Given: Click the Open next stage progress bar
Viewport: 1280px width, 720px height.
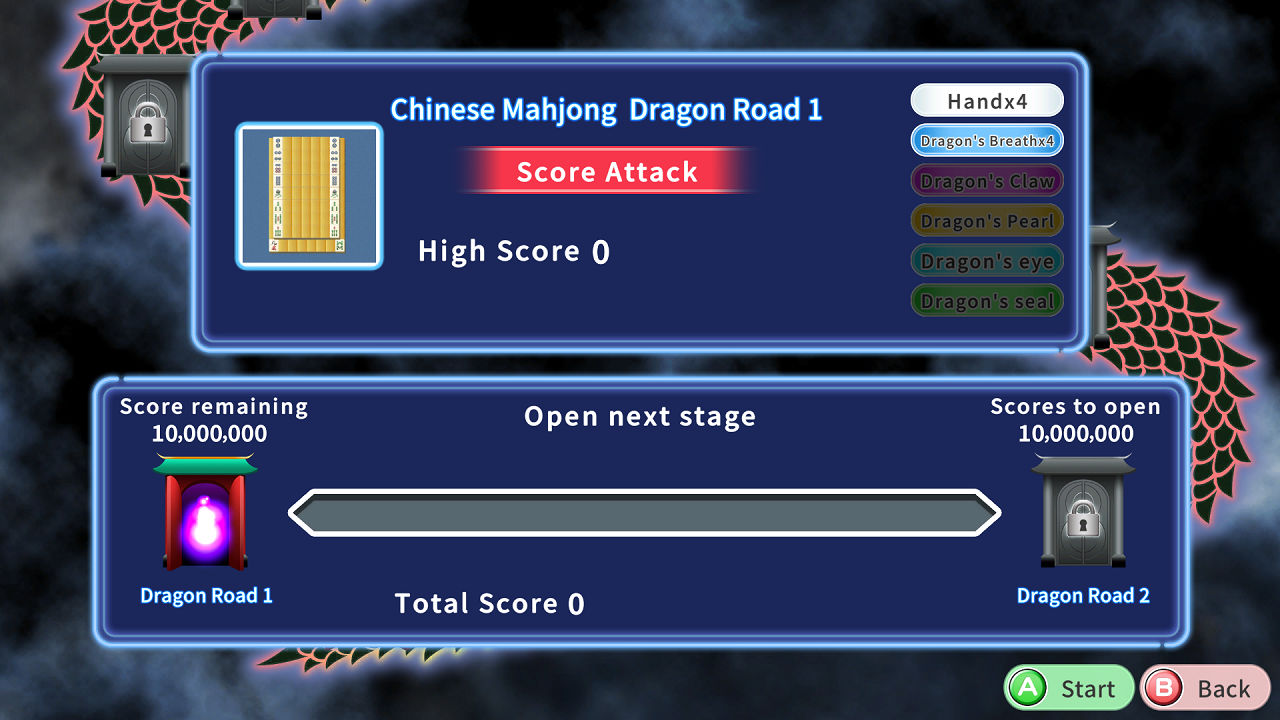Looking at the screenshot, I should (644, 513).
